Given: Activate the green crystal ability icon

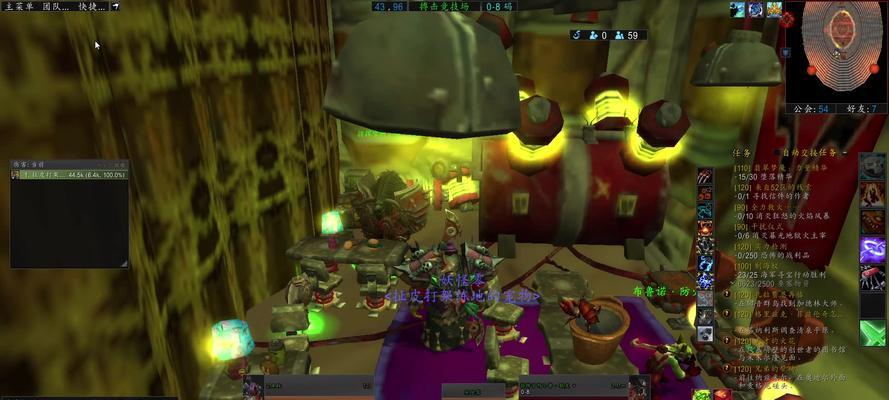Looking at the screenshot, I should click(872, 332).
